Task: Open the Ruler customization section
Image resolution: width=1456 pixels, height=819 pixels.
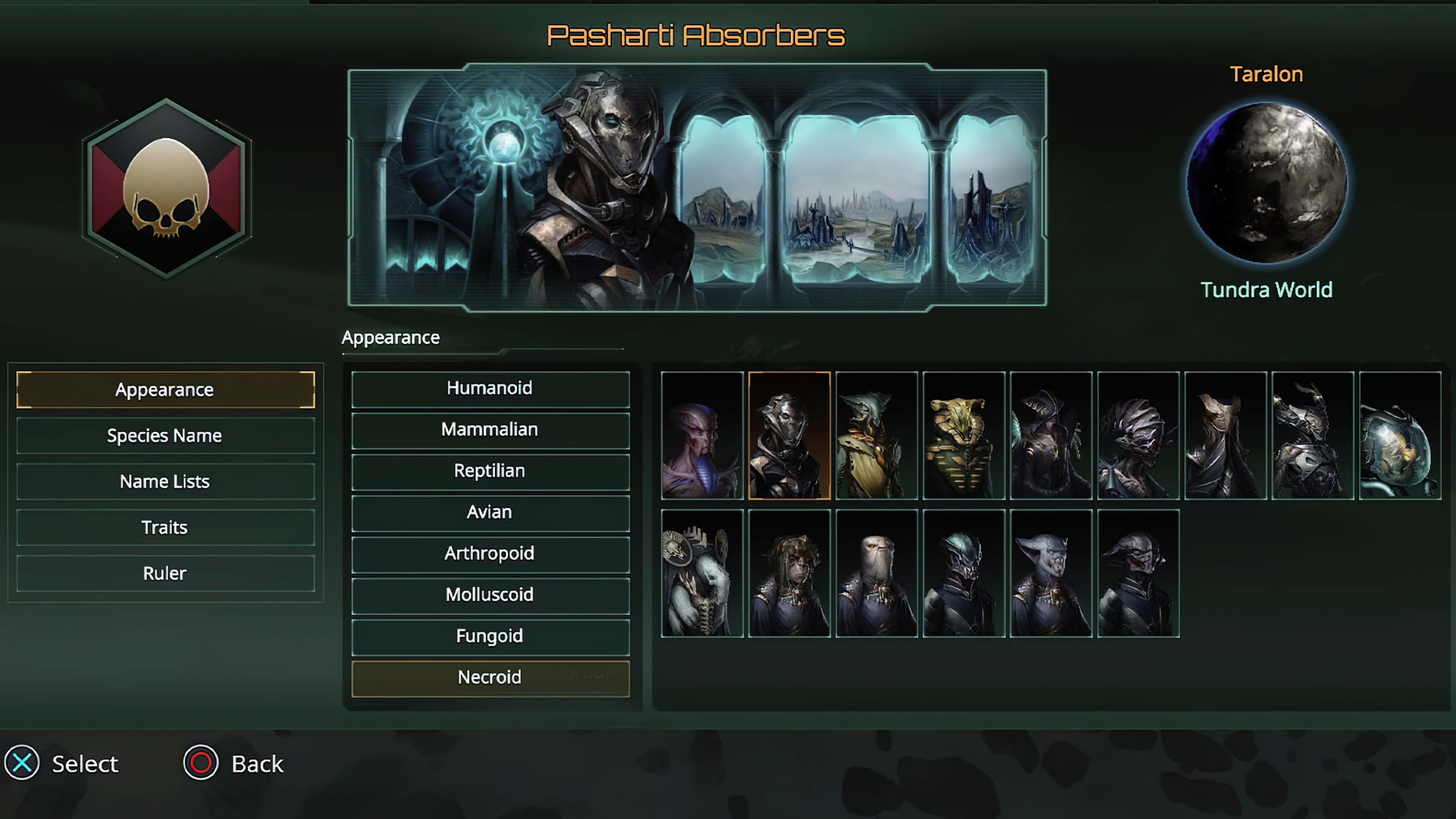Action: 165,573
